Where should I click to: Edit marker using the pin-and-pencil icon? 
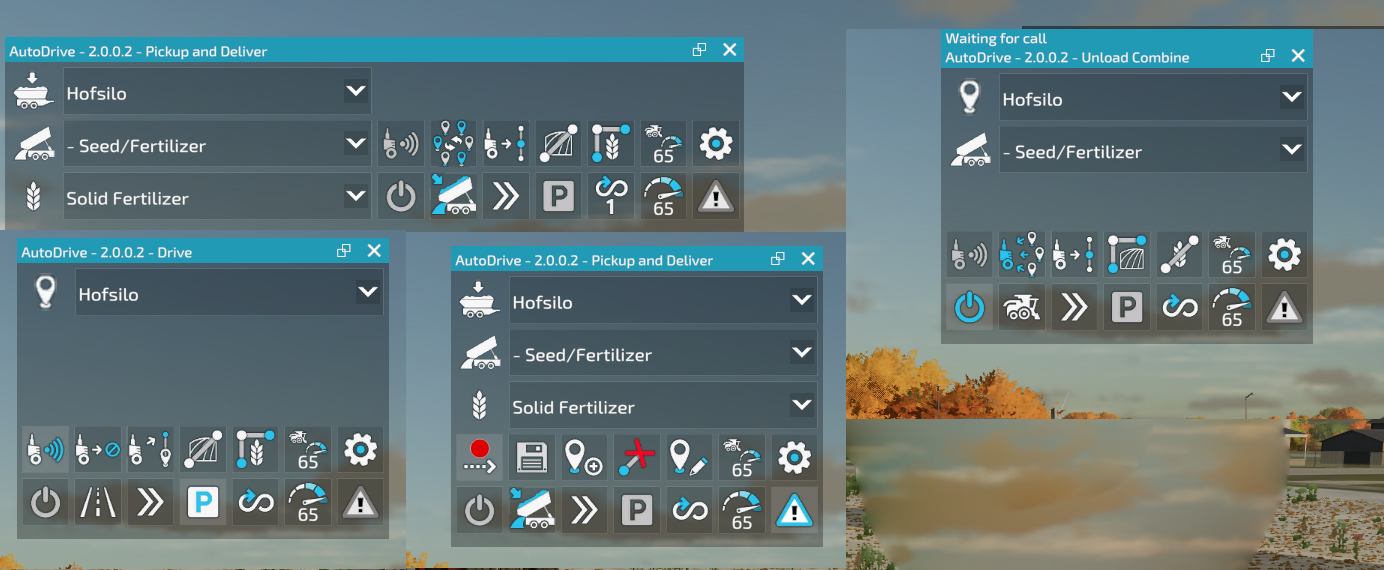point(689,457)
